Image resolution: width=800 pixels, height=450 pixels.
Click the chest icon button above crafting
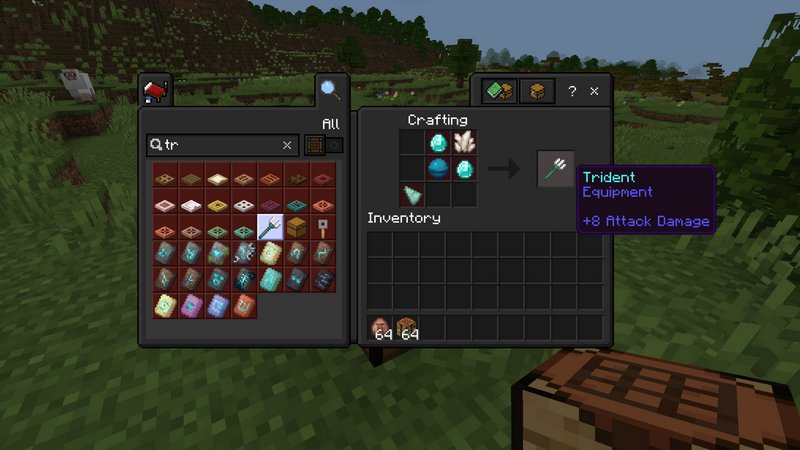pyautogui.click(x=536, y=91)
